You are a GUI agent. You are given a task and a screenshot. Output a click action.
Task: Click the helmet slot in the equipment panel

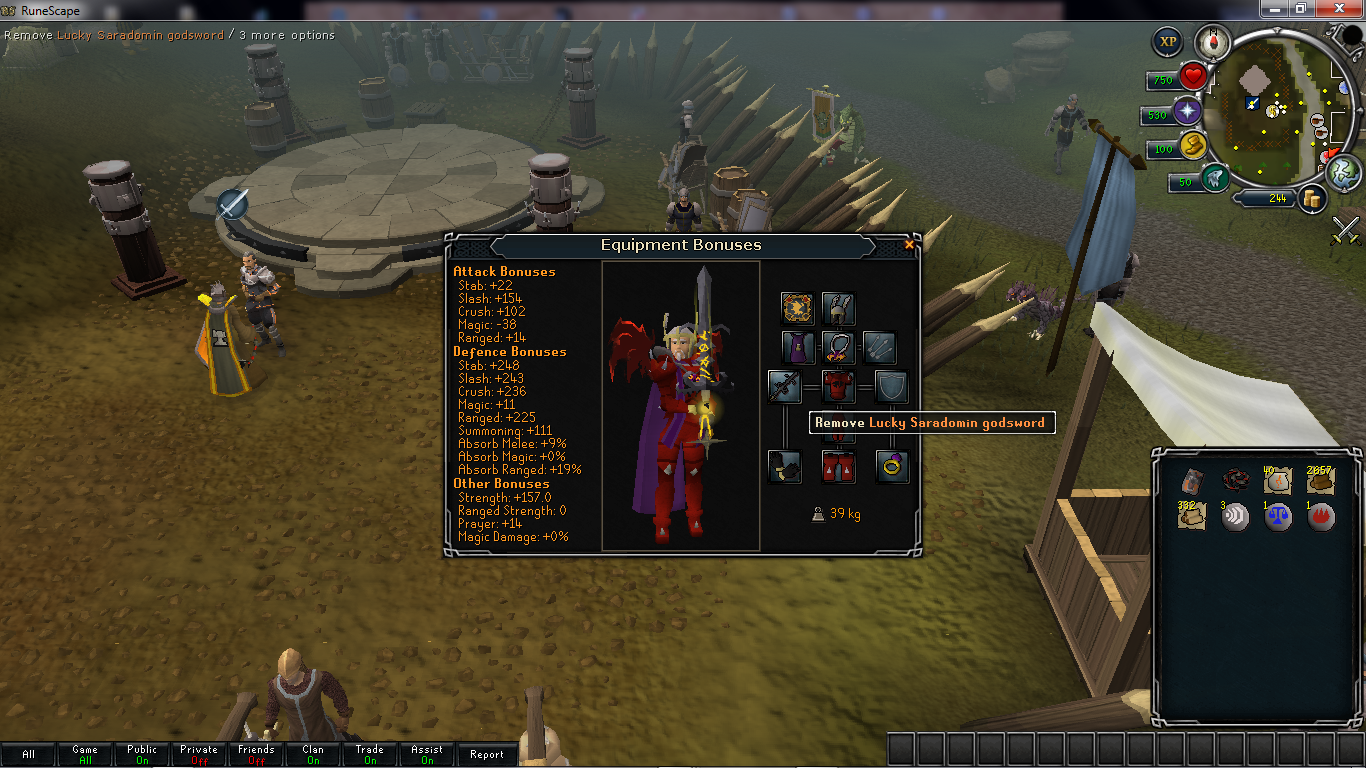tap(838, 308)
